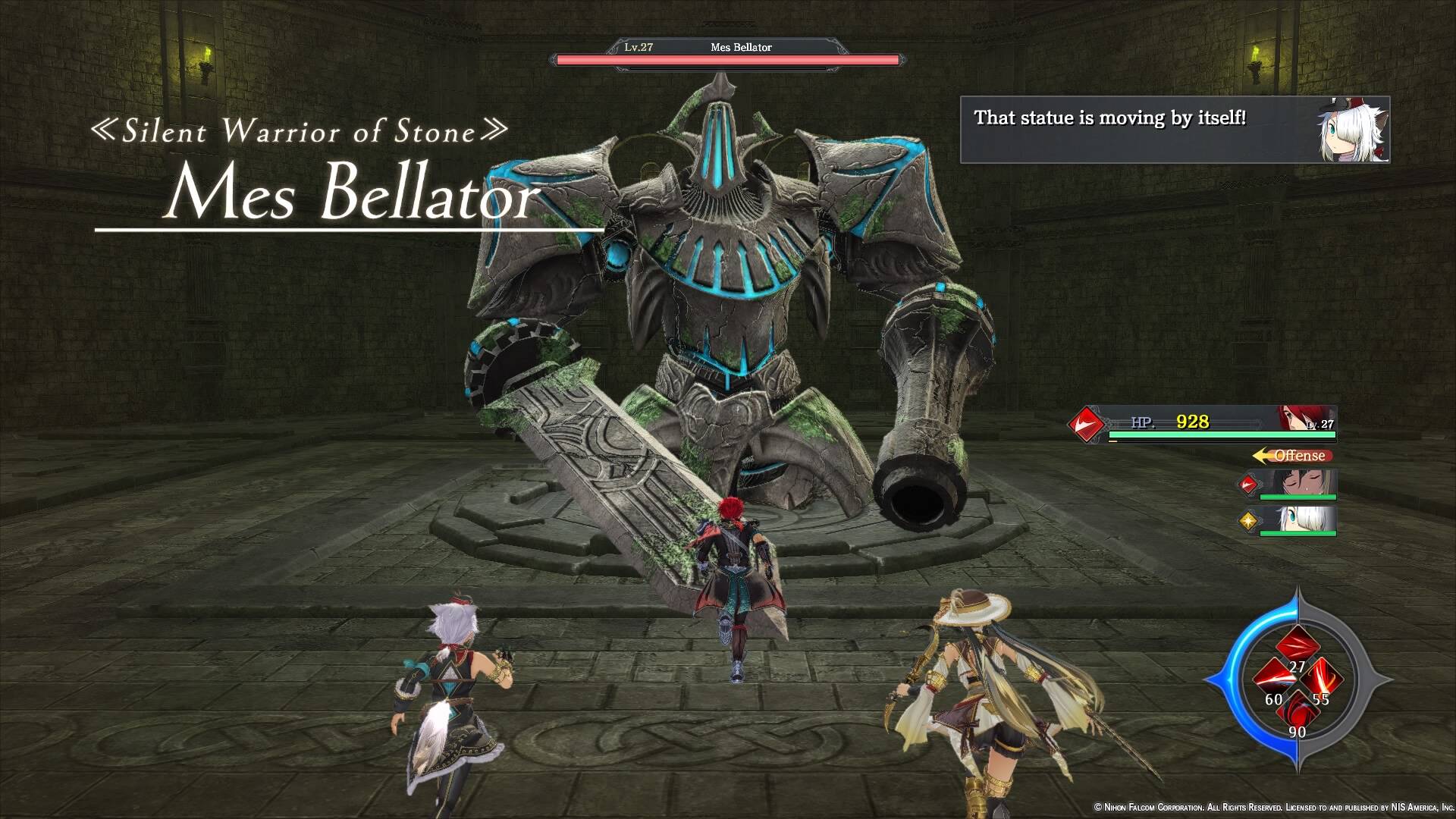Switch to the dark-haired party member portrait

pos(1297,483)
